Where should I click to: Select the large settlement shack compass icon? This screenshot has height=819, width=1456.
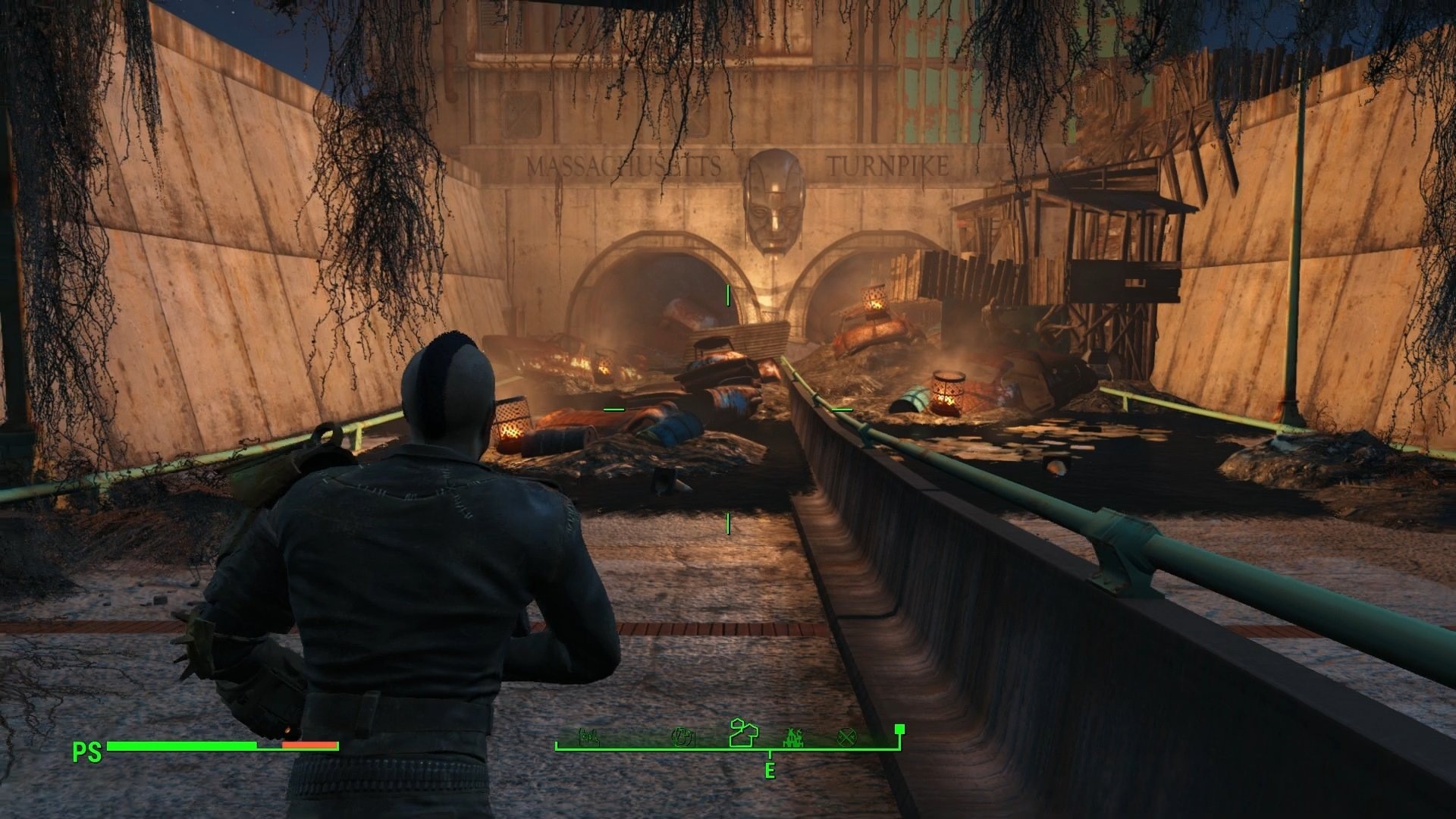[x=744, y=734]
